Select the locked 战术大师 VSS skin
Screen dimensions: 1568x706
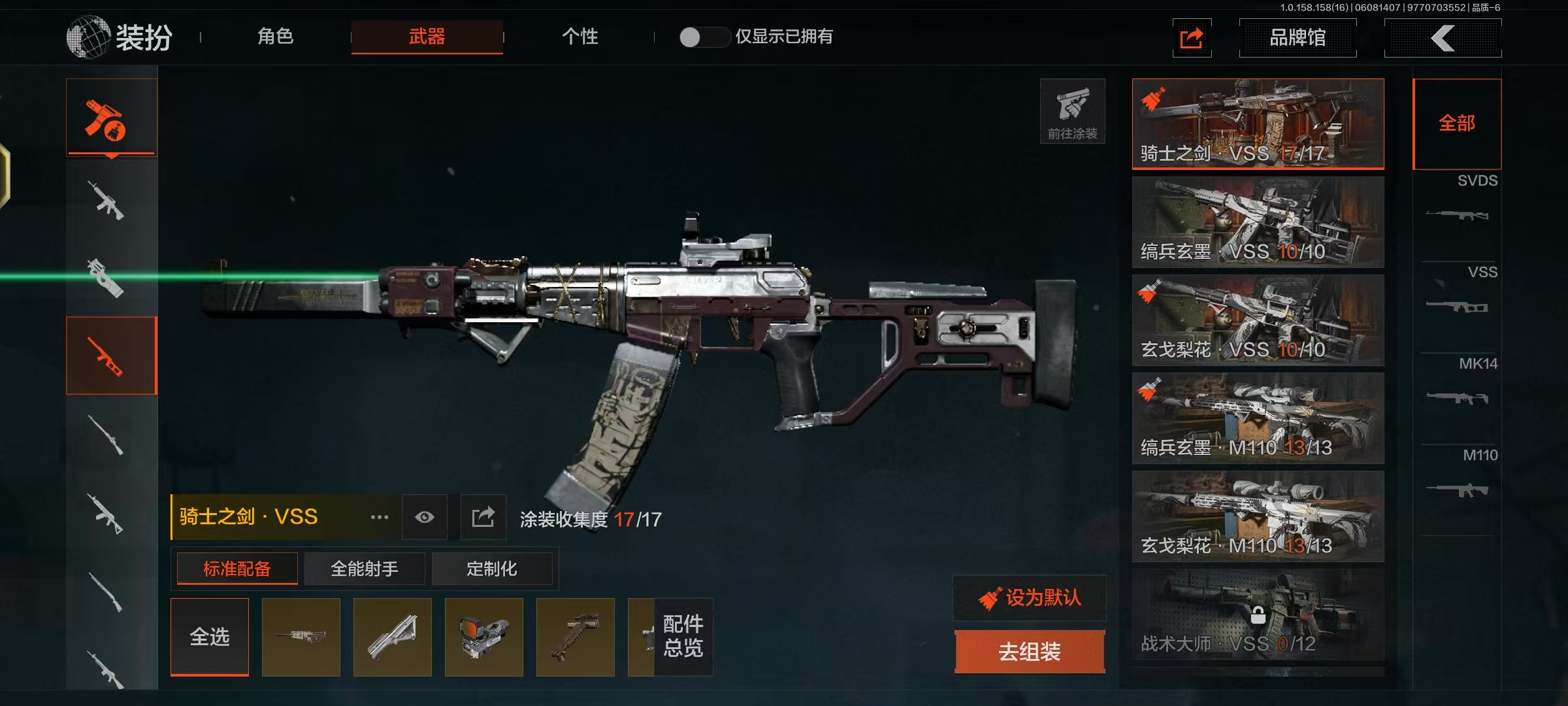click(x=1258, y=614)
